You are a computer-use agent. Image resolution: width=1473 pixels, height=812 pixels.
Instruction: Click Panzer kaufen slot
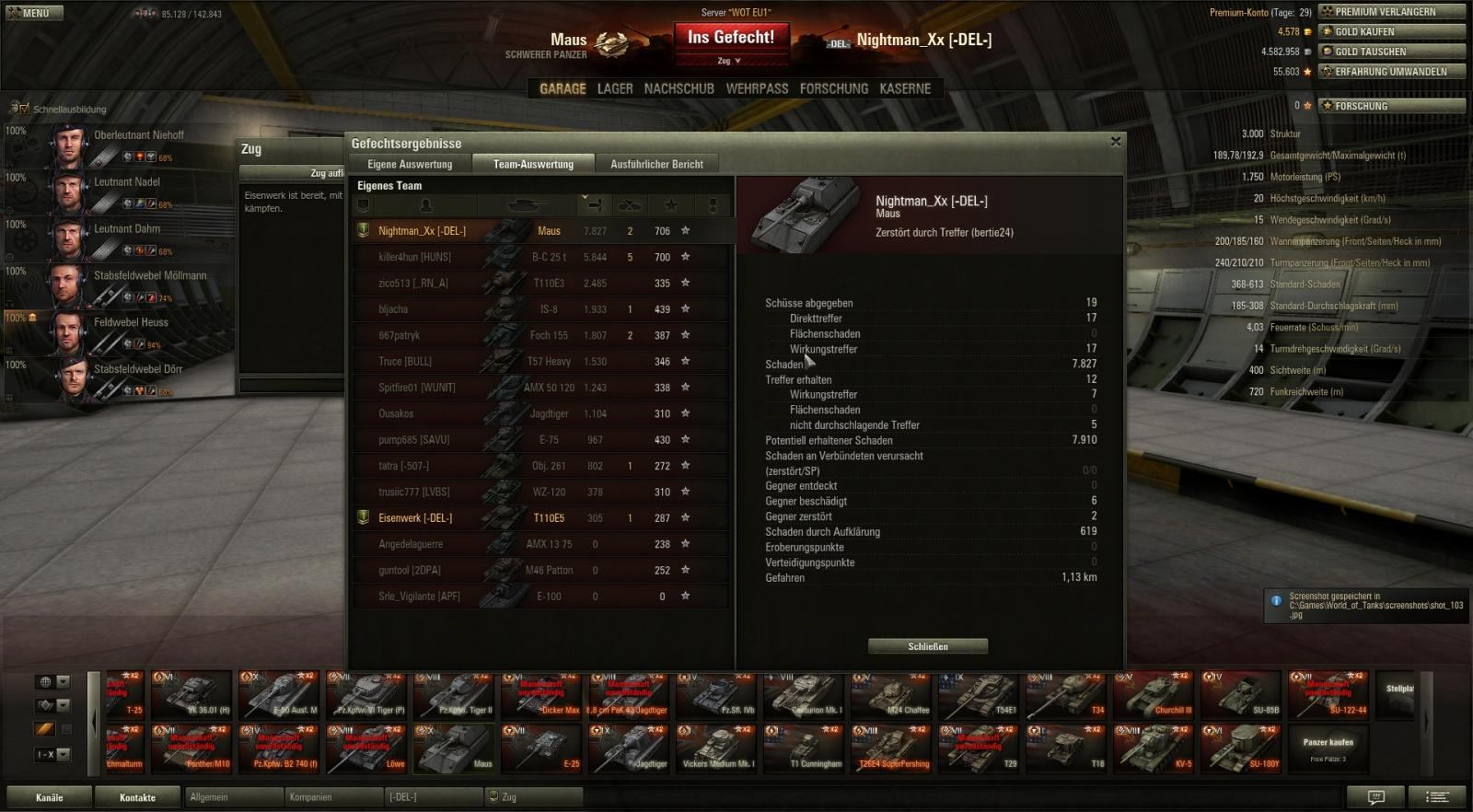[x=1328, y=748]
